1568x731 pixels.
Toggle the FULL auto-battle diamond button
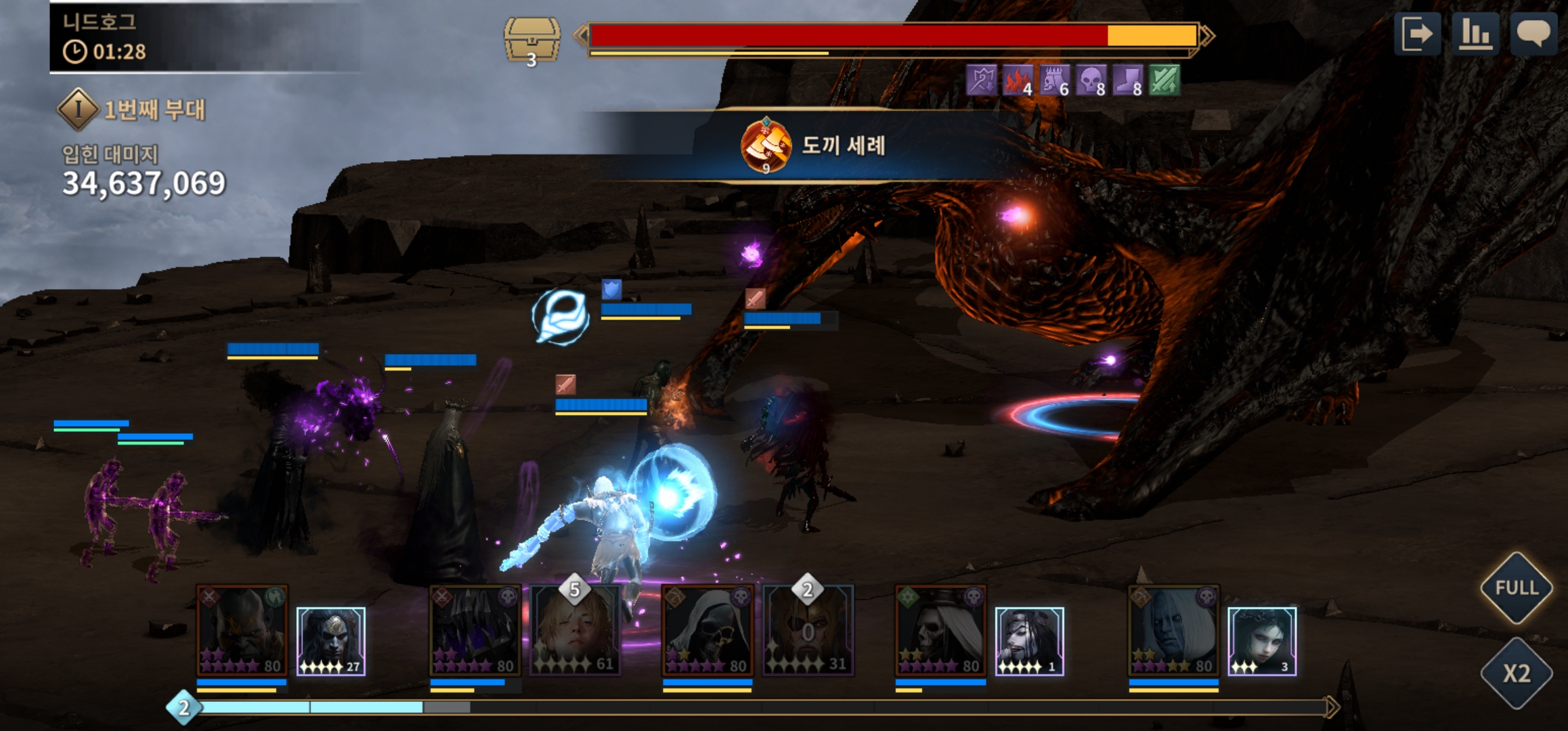pyautogui.click(x=1516, y=588)
